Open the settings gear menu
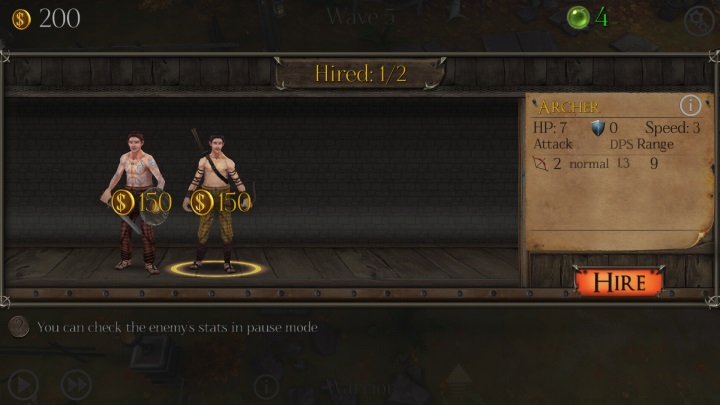The height and width of the screenshot is (405, 720). [698, 19]
